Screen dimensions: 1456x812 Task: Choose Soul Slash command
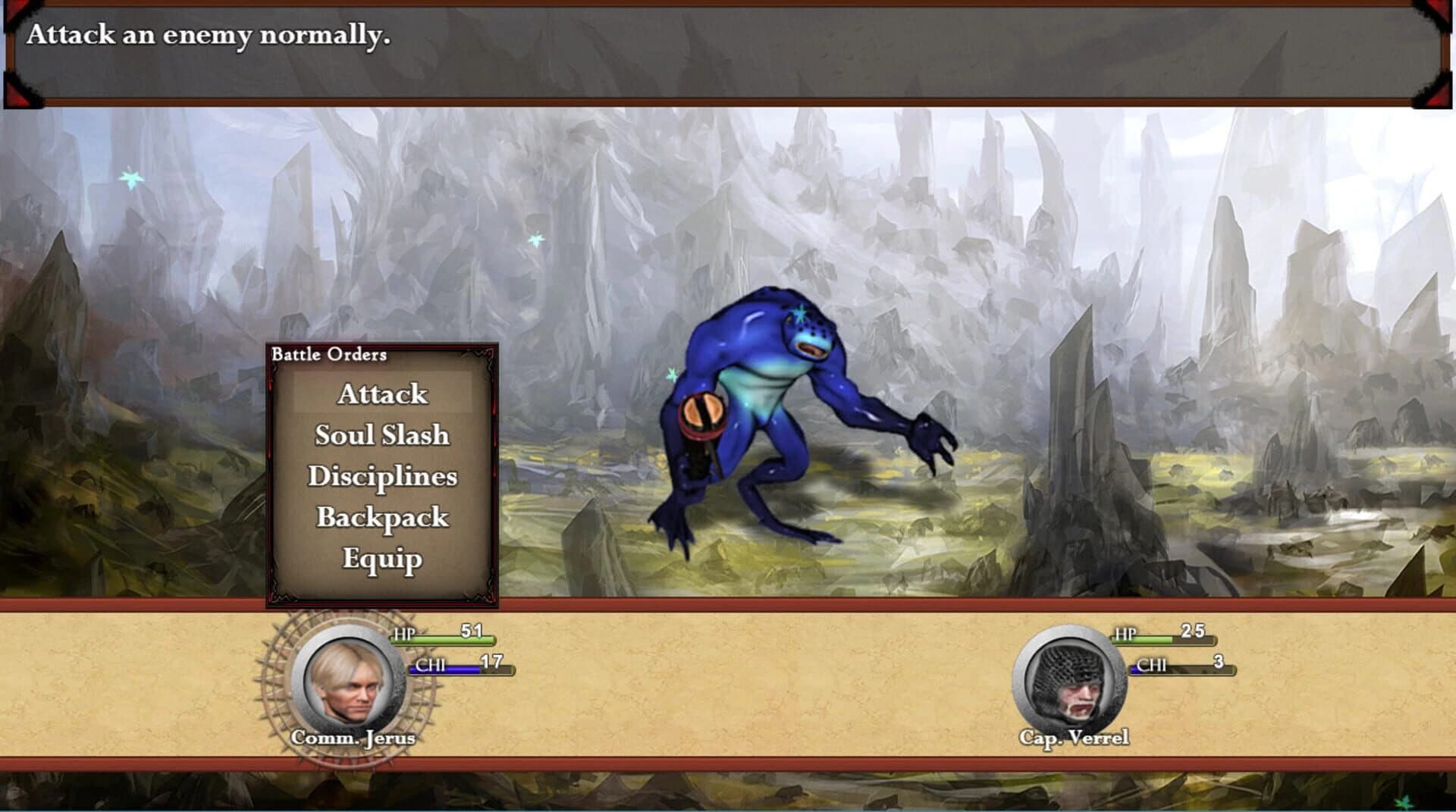382,435
